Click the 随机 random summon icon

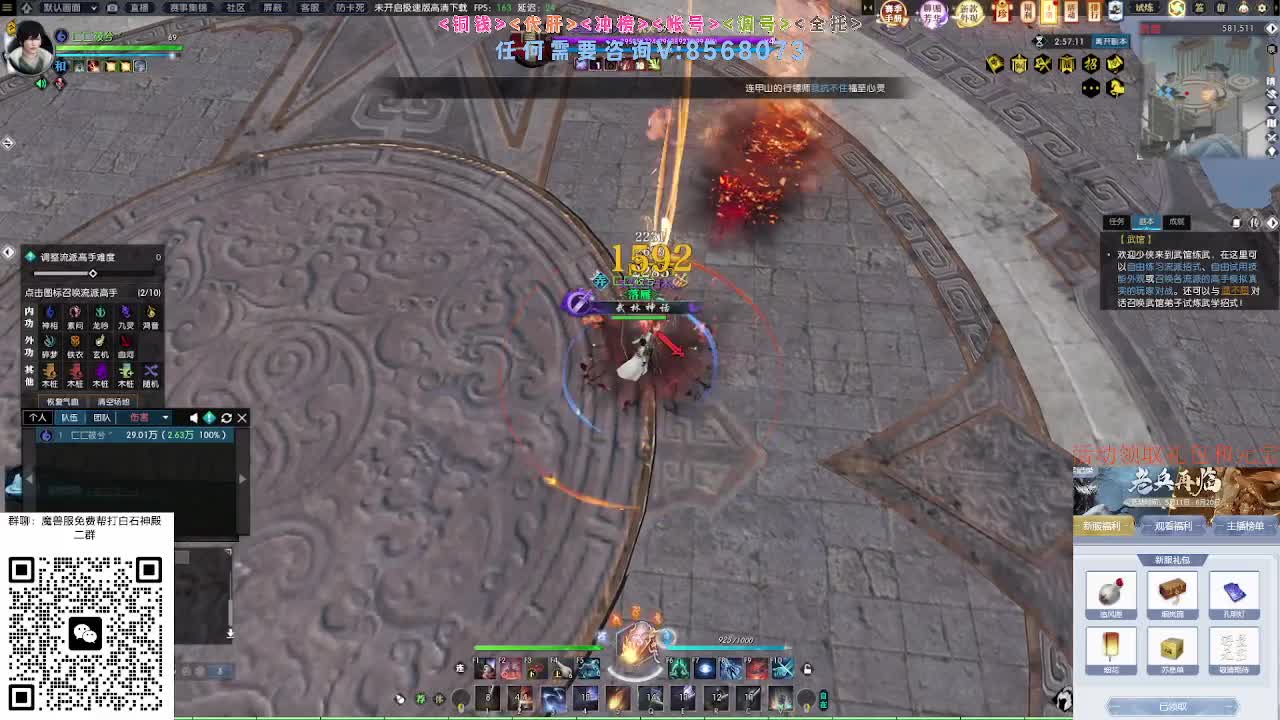click(149, 371)
